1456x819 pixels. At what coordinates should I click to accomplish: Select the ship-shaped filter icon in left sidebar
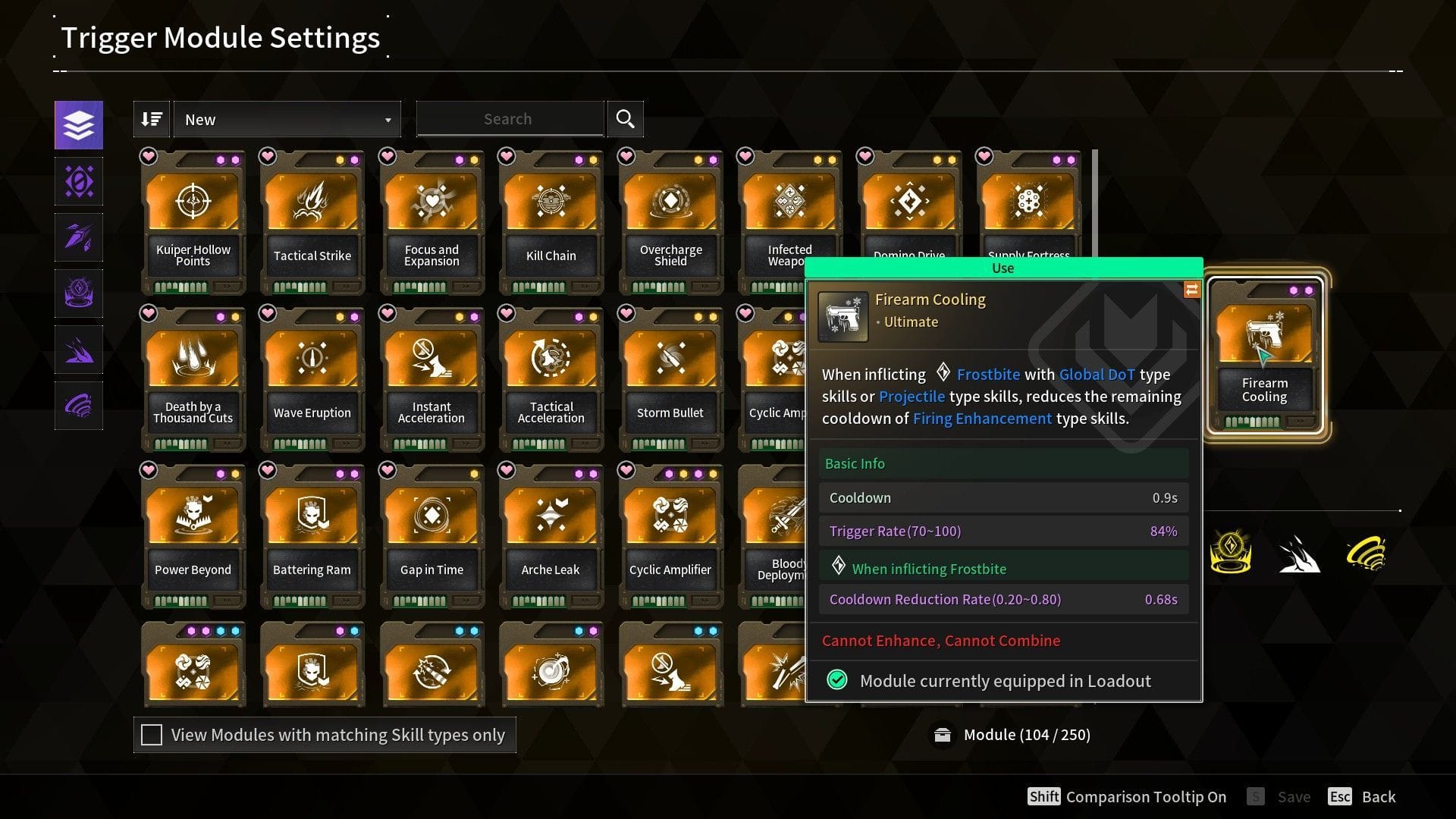click(78, 237)
